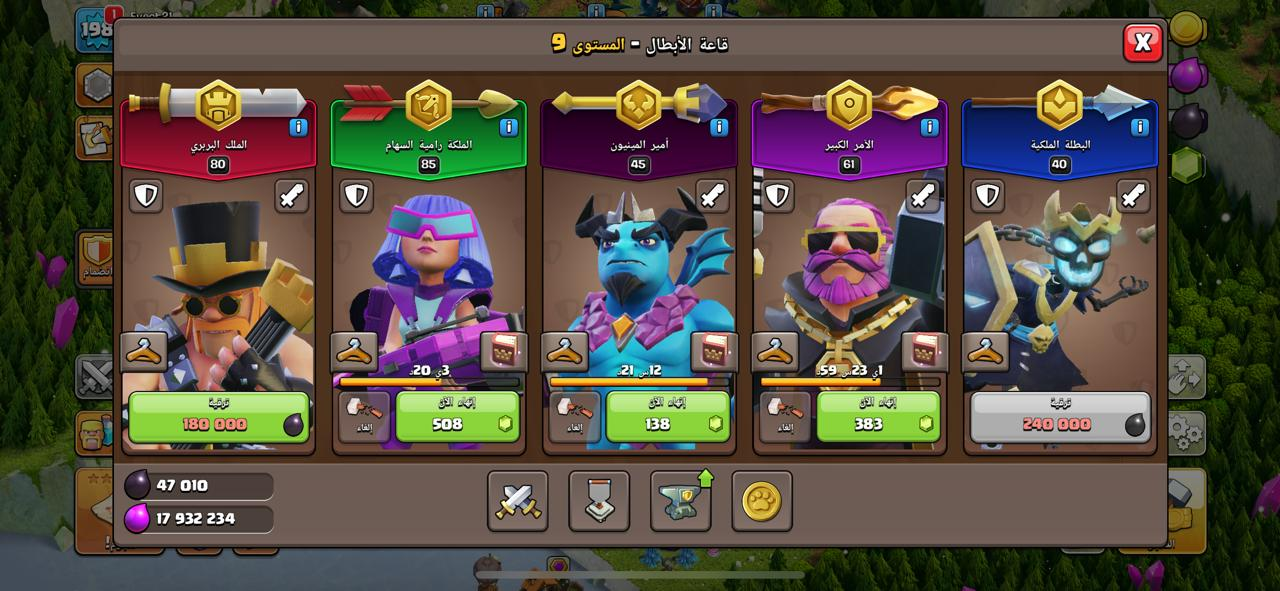Screen dimensions: 1280x591
Task: Finish Minion Prince upgrade for 138 gems
Action: pyautogui.click(x=668, y=416)
